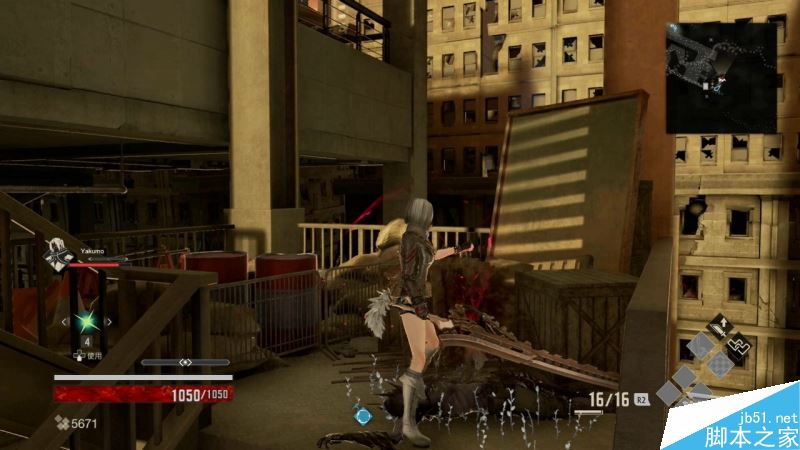Open the minimap in the corner
This screenshot has height=450, width=800.
pyautogui.click(x=723, y=77)
